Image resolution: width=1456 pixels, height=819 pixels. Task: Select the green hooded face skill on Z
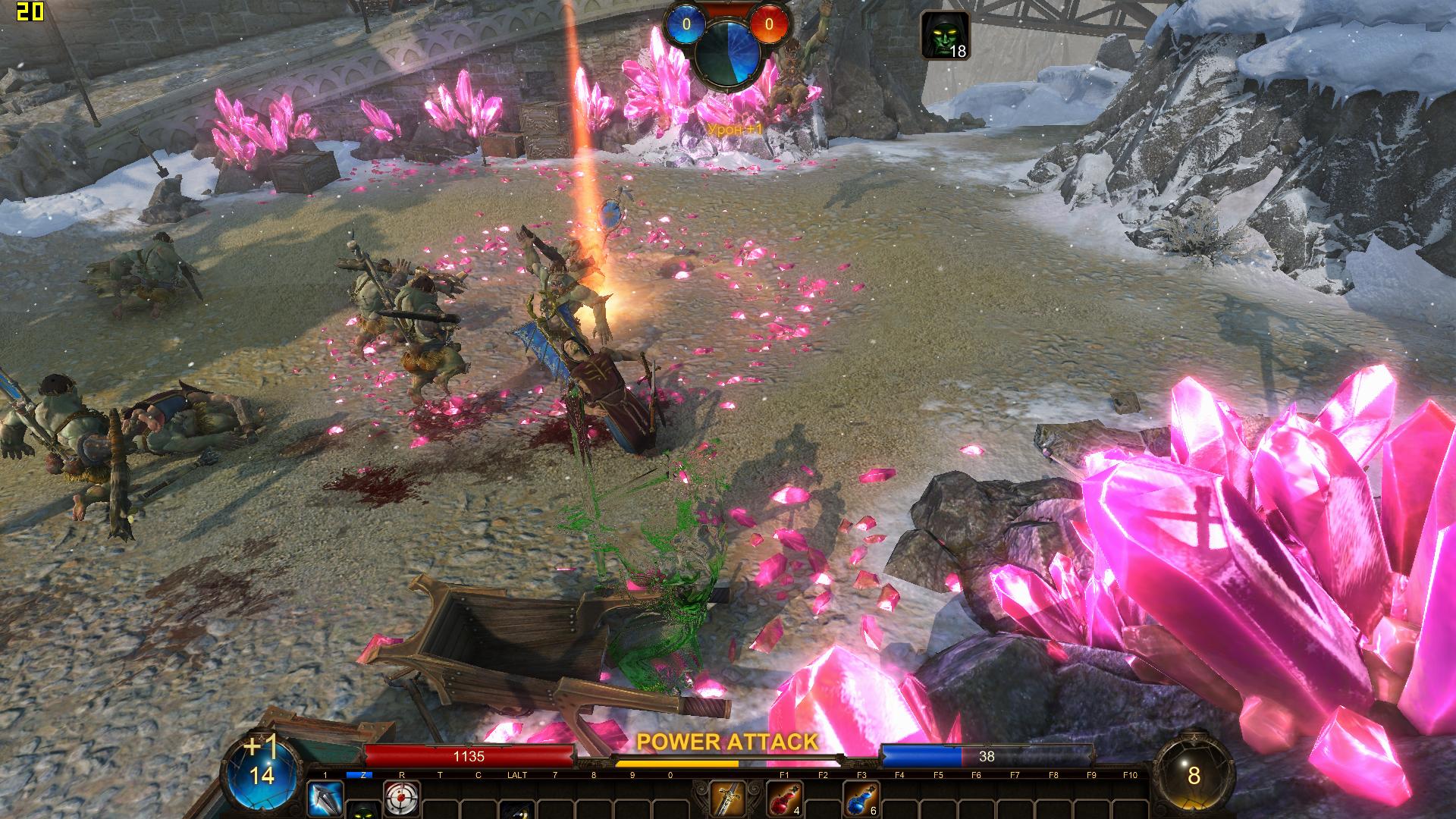click(364, 811)
